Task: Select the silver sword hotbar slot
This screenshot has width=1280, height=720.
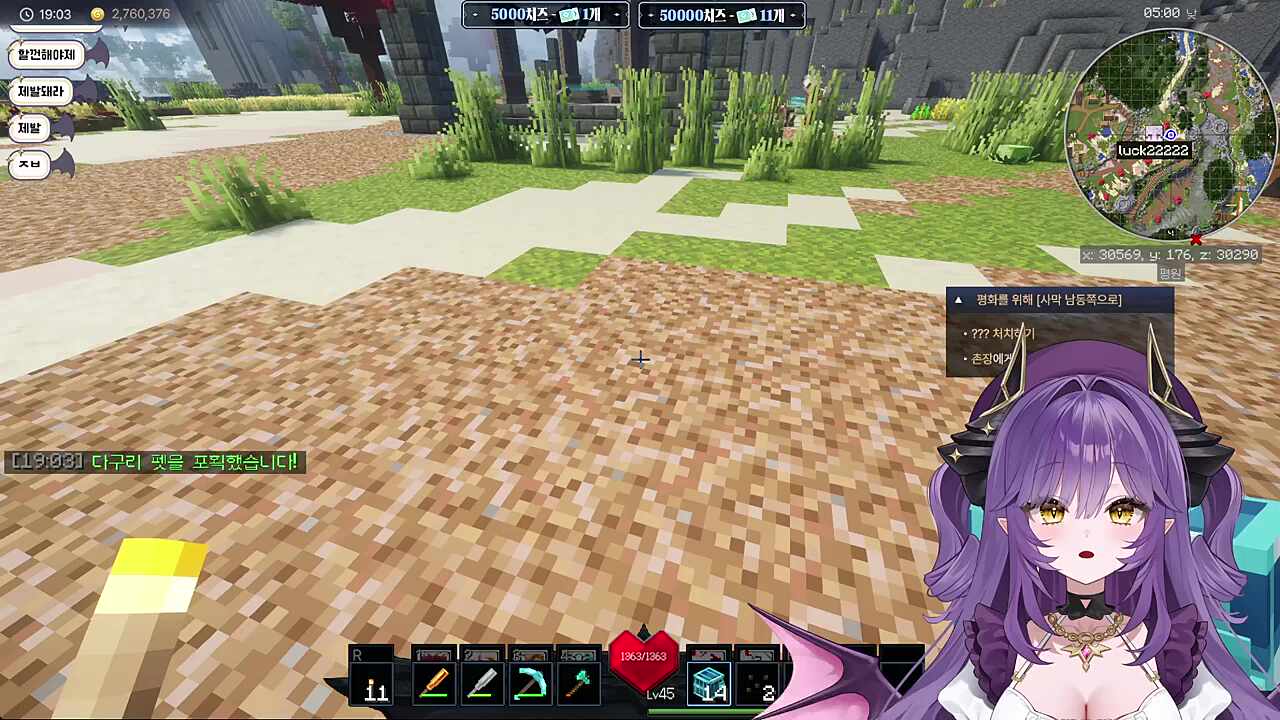Action: point(481,684)
